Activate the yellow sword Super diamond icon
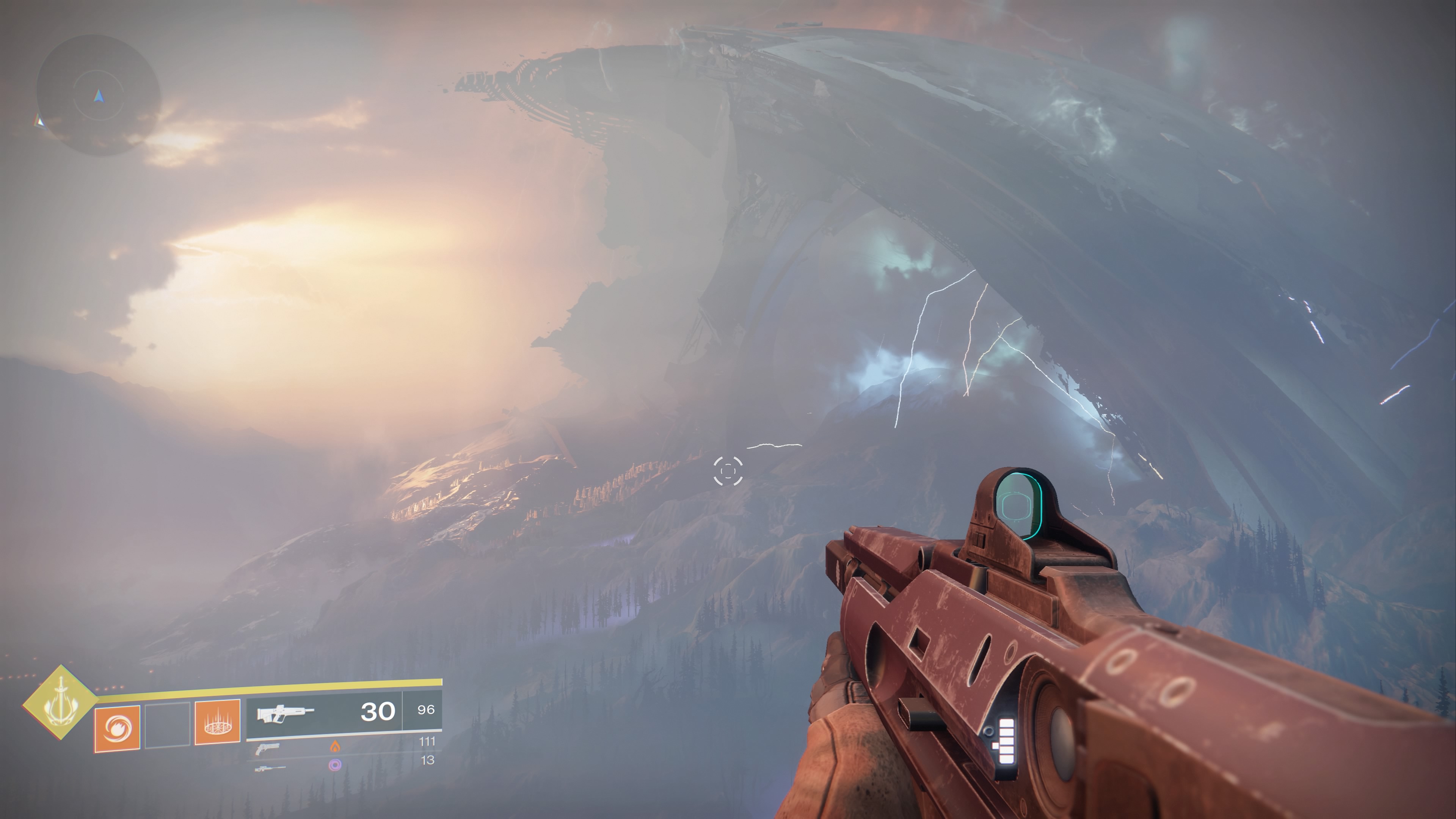 pyautogui.click(x=60, y=703)
